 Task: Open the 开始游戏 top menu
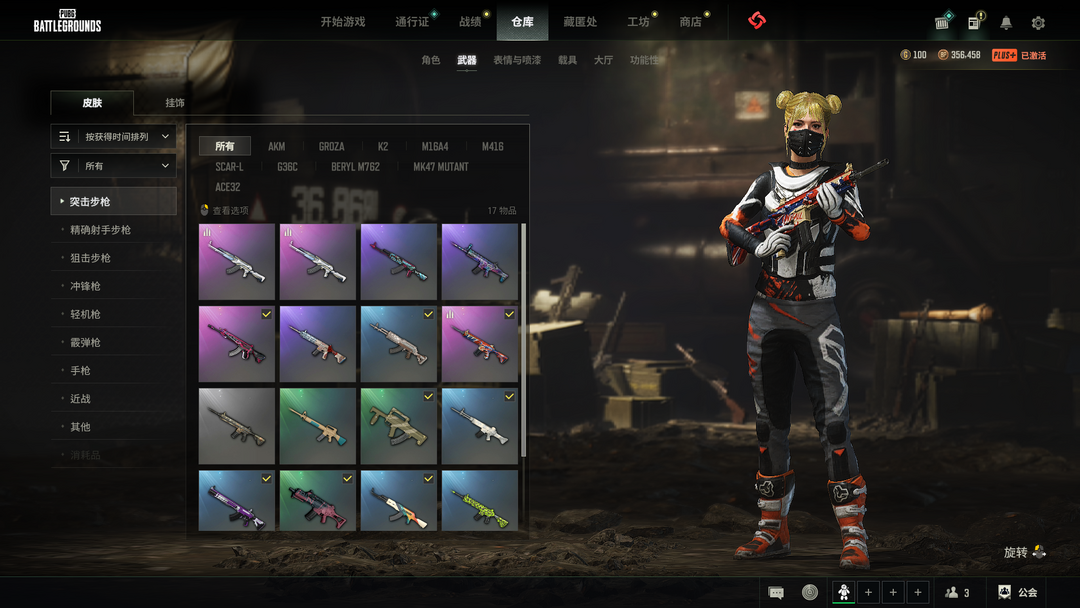342,22
